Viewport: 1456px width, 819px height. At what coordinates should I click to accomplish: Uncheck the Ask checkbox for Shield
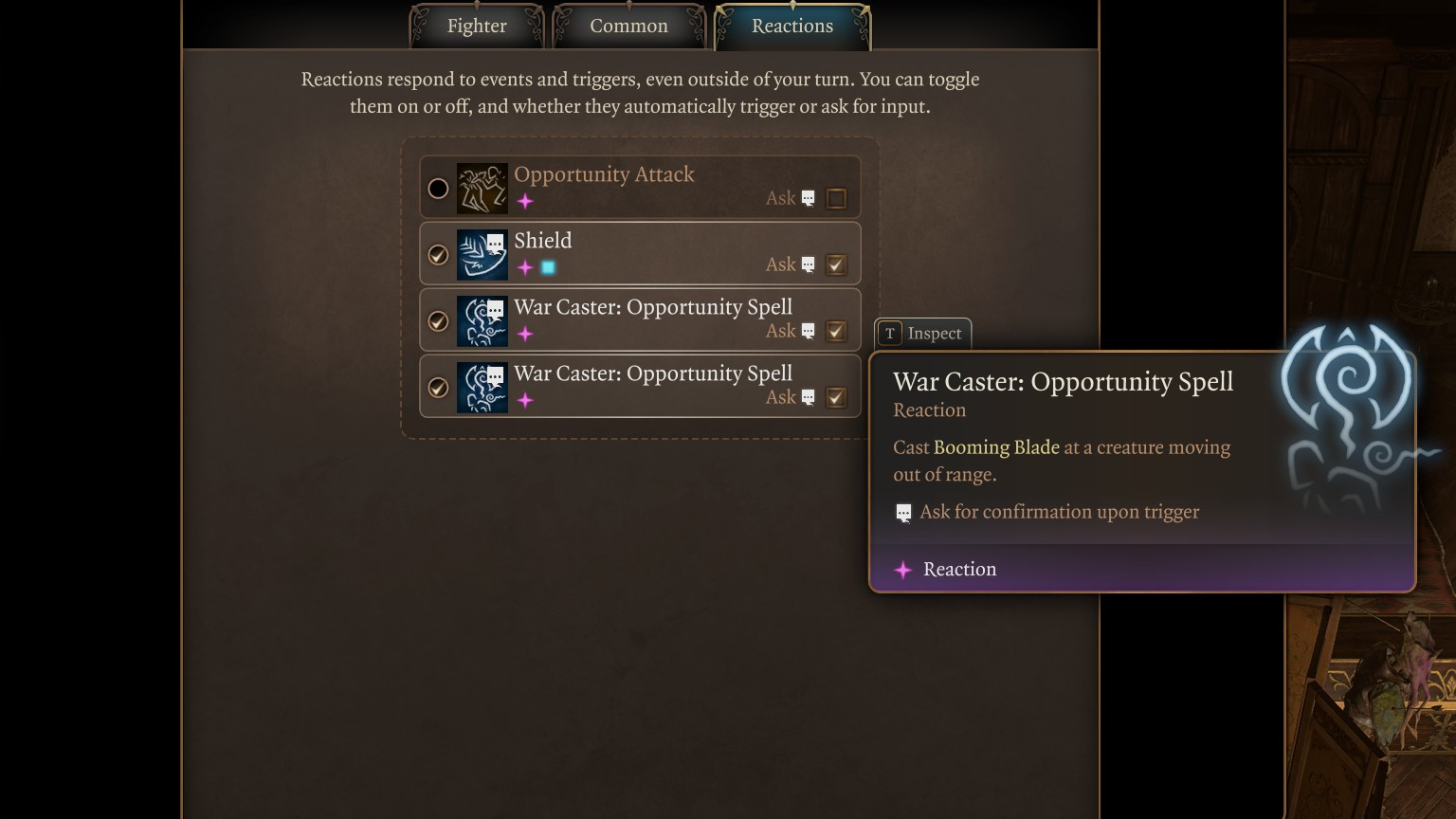click(x=836, y=264)
